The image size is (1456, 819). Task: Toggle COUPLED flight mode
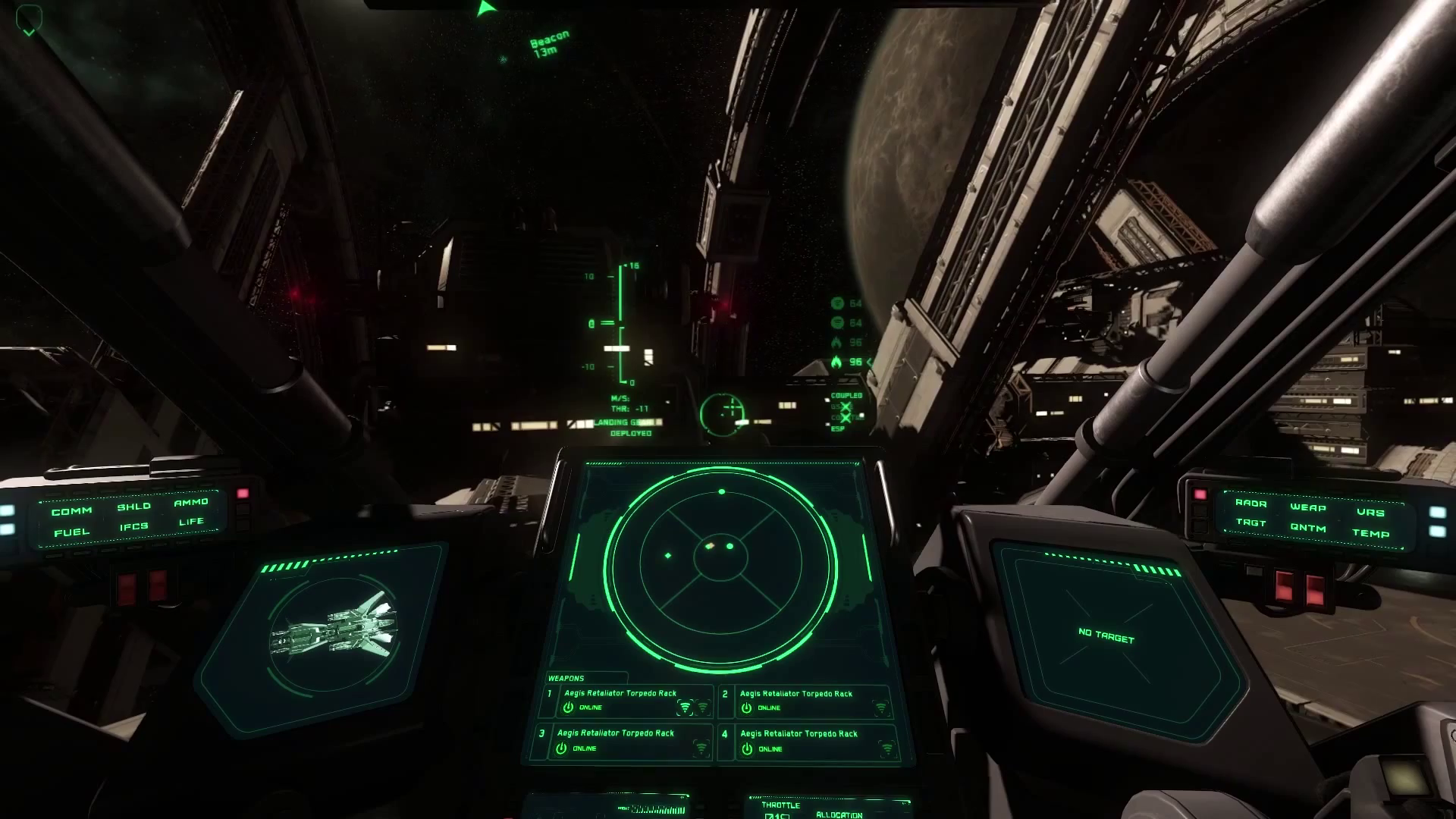click(x=847, y=396)
